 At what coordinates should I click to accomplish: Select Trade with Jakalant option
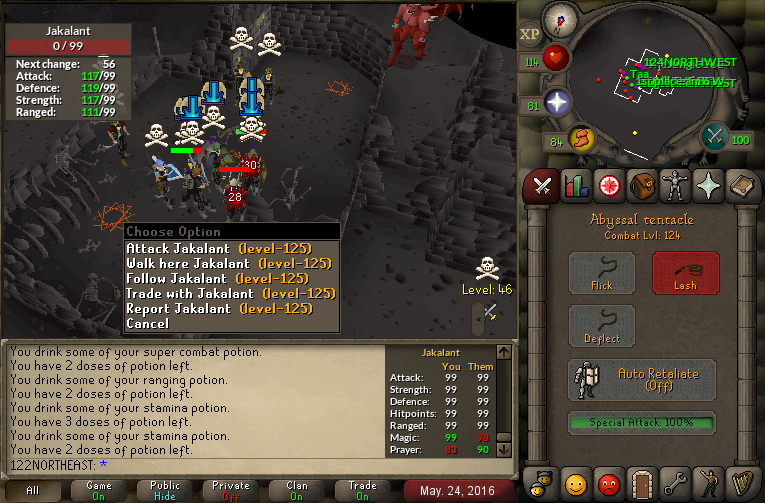point(230,293)
